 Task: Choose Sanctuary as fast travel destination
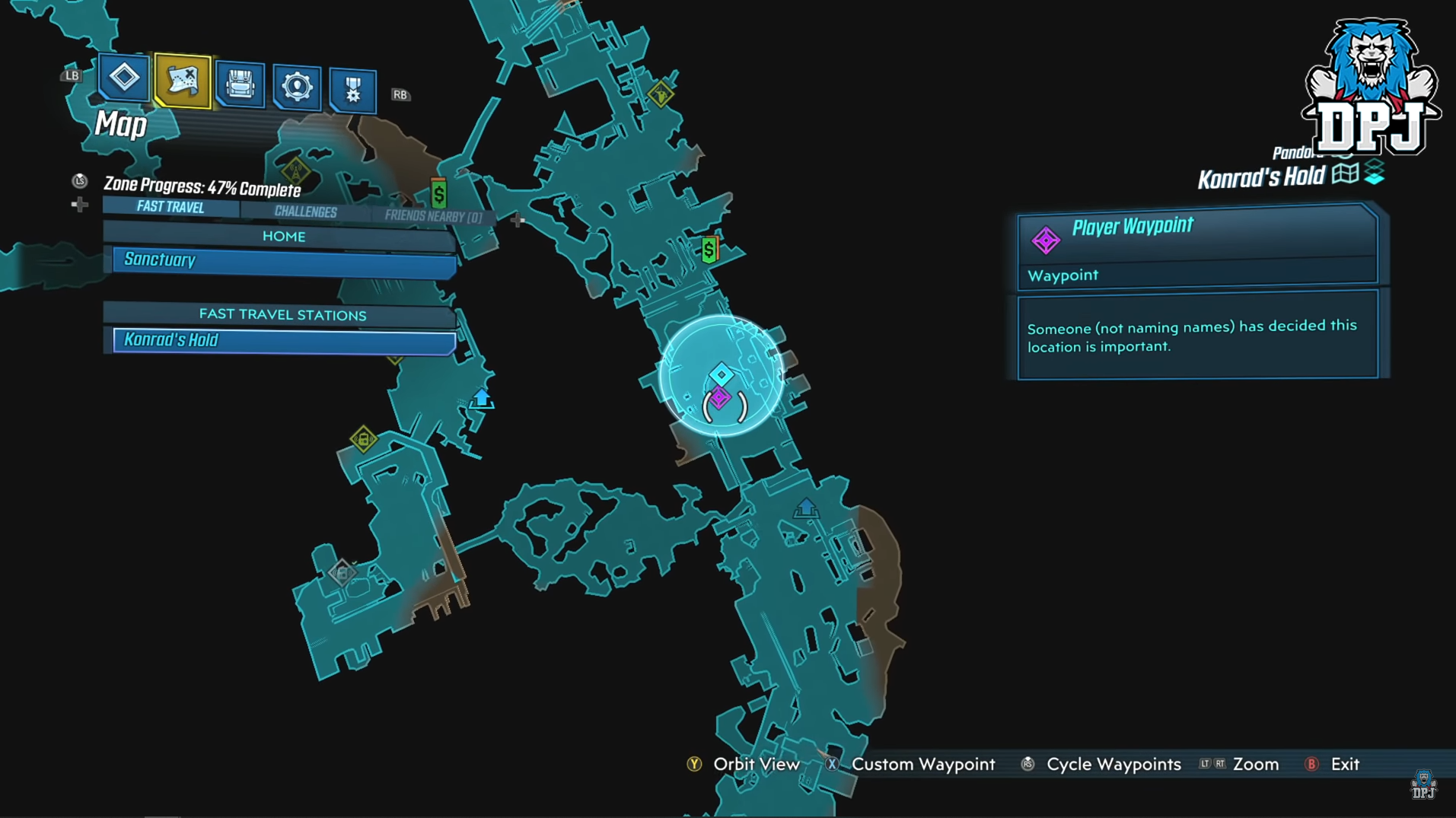pos(283,260)
